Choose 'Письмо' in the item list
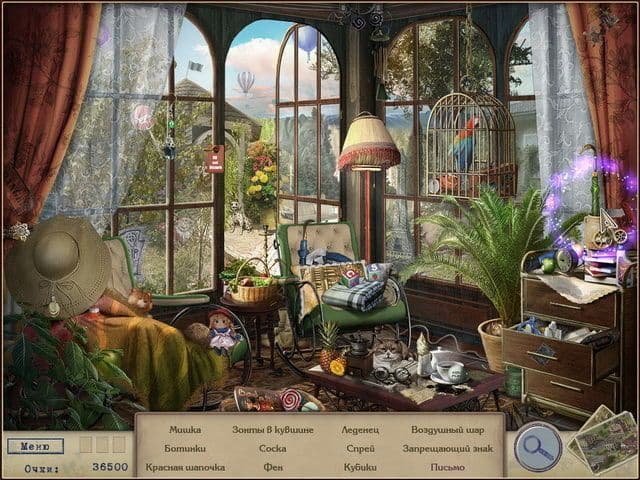Viewport: 640px width, 480px height. coord(447,467)
